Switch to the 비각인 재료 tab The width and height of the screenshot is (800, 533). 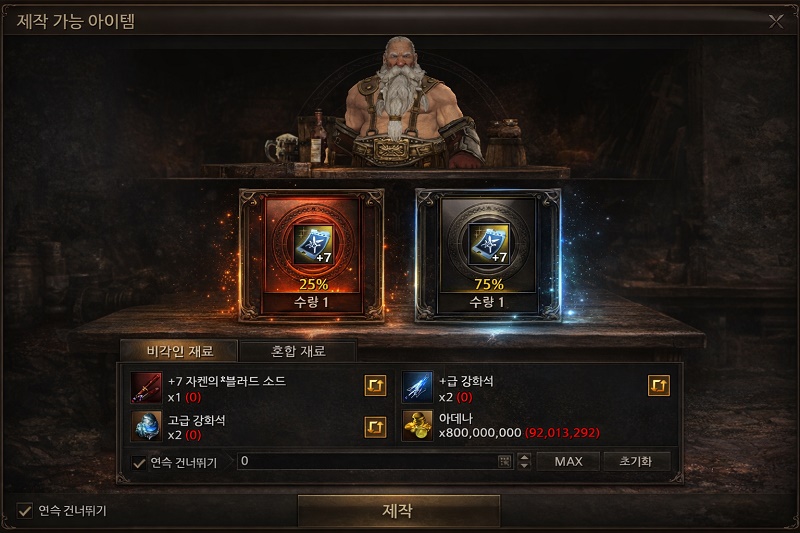[178, 351]
